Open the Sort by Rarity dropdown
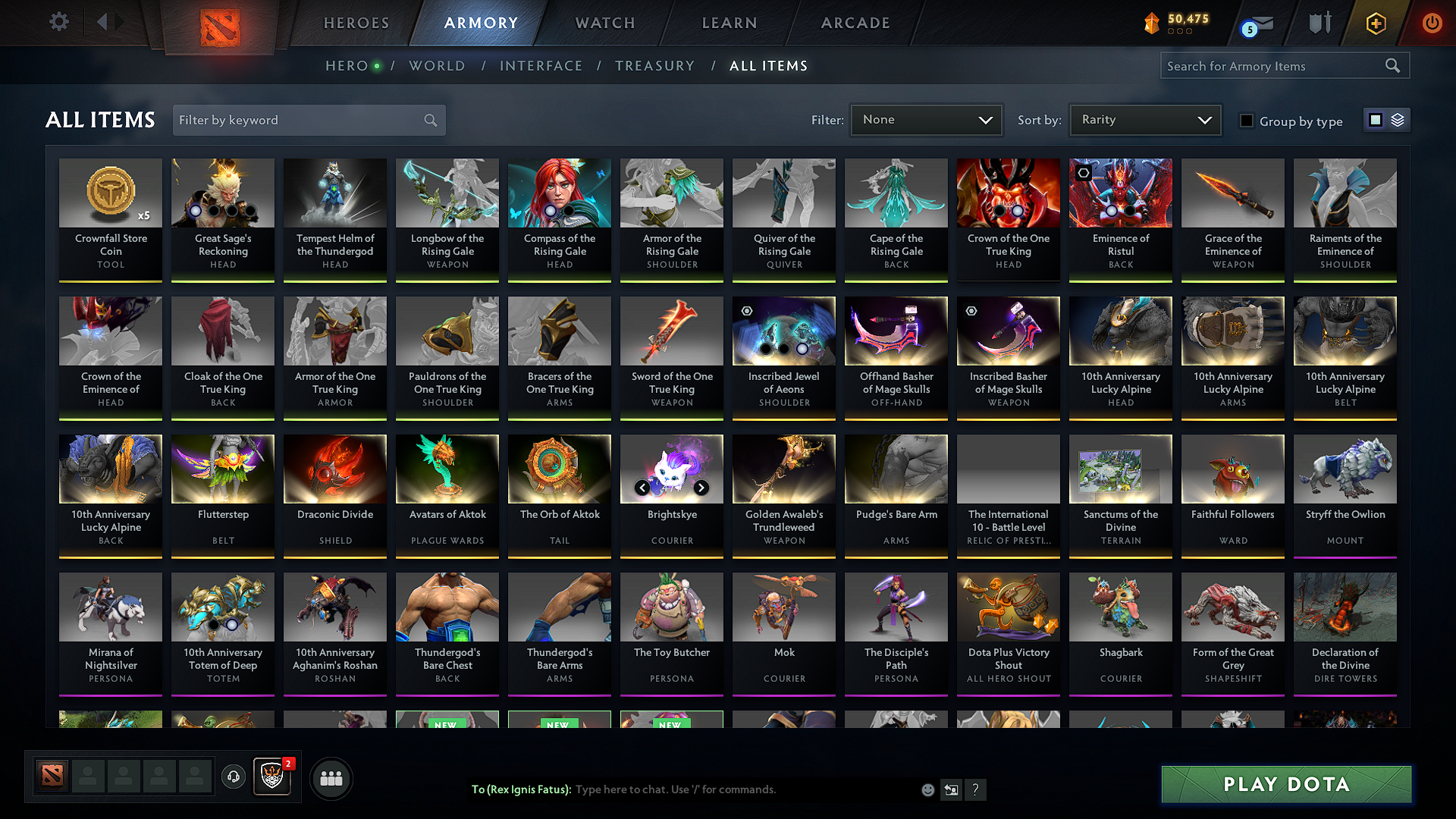Image resolution: width=1456 pixels, height=819 pixels. [x=1144, y=119]
